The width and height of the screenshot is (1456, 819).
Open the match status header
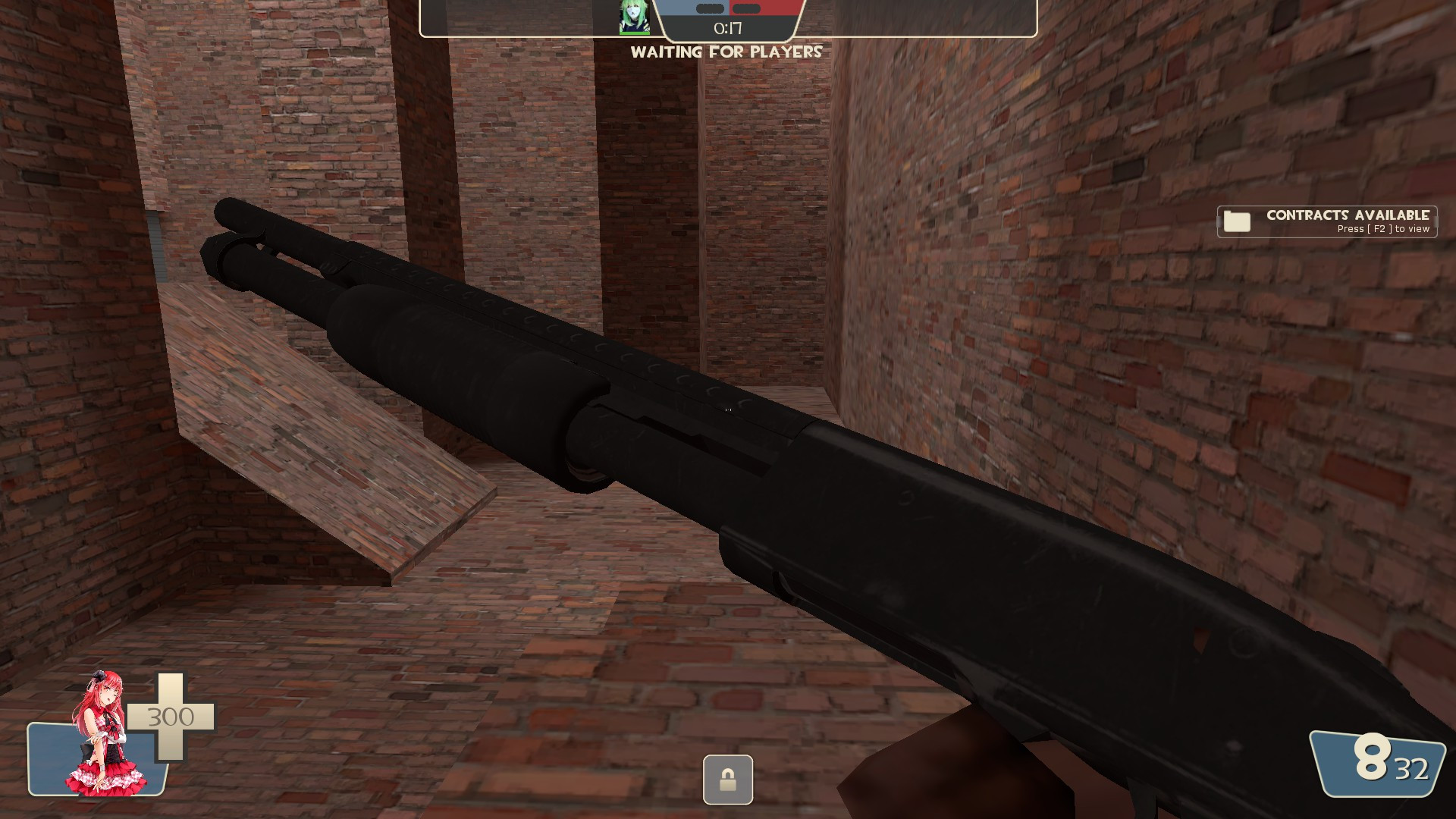(x=726, y=19)
